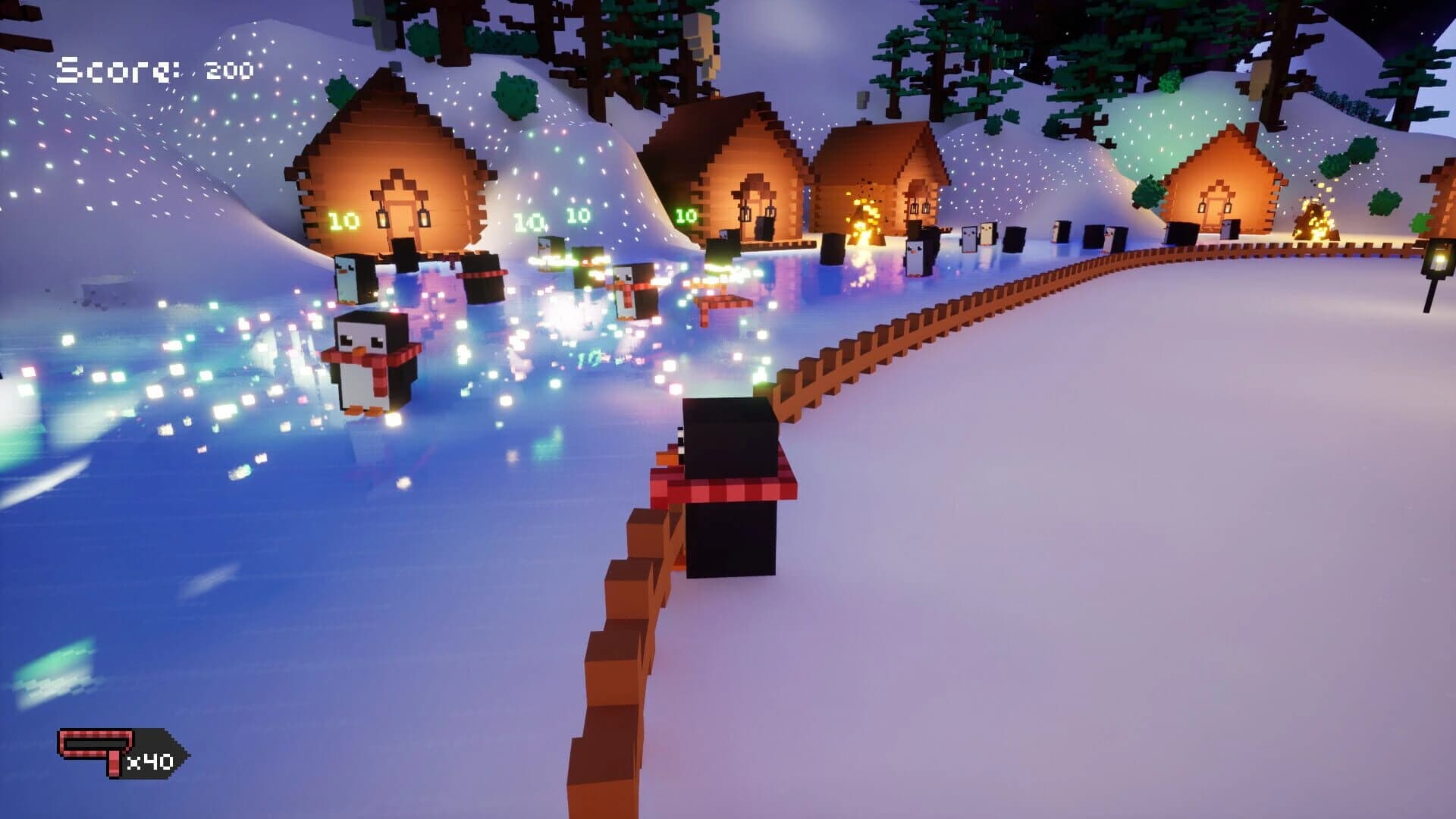
Task: Click the '10' popup near the middle cabin
Action: (686, 215)
